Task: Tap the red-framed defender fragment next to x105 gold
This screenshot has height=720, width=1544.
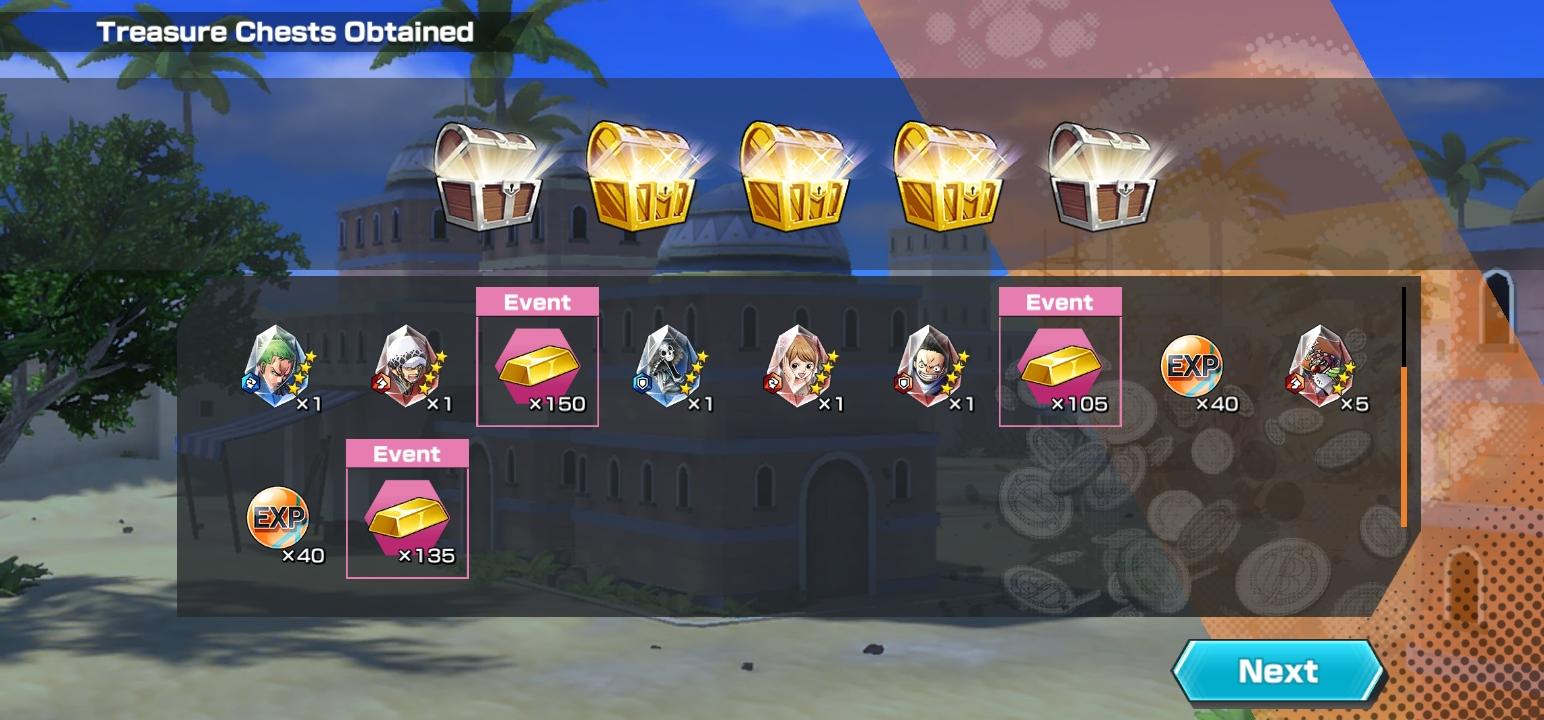Action: click(x=930, y=368)
